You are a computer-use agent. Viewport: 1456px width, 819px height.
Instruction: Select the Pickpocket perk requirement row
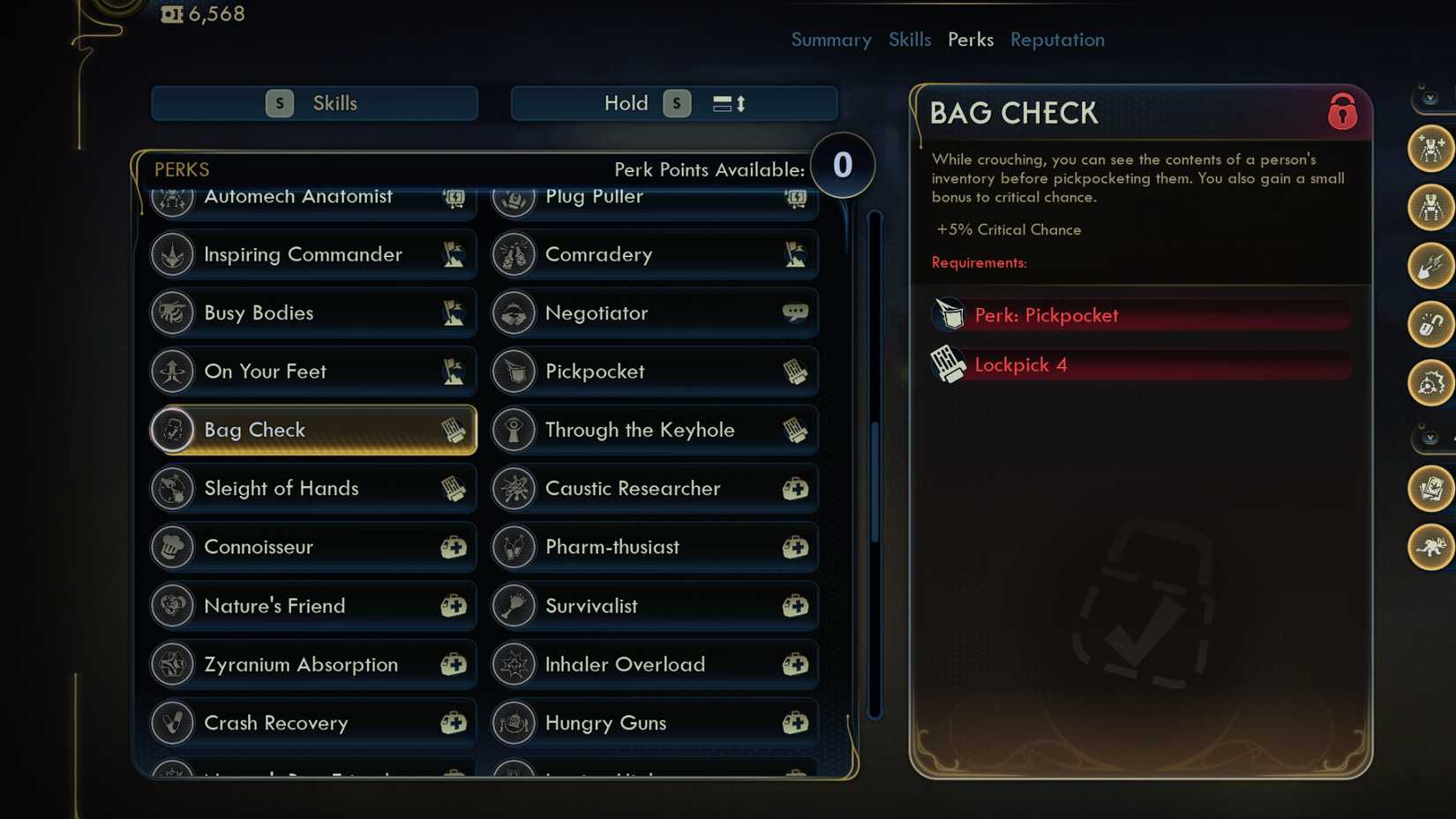tap(1138, 315)
